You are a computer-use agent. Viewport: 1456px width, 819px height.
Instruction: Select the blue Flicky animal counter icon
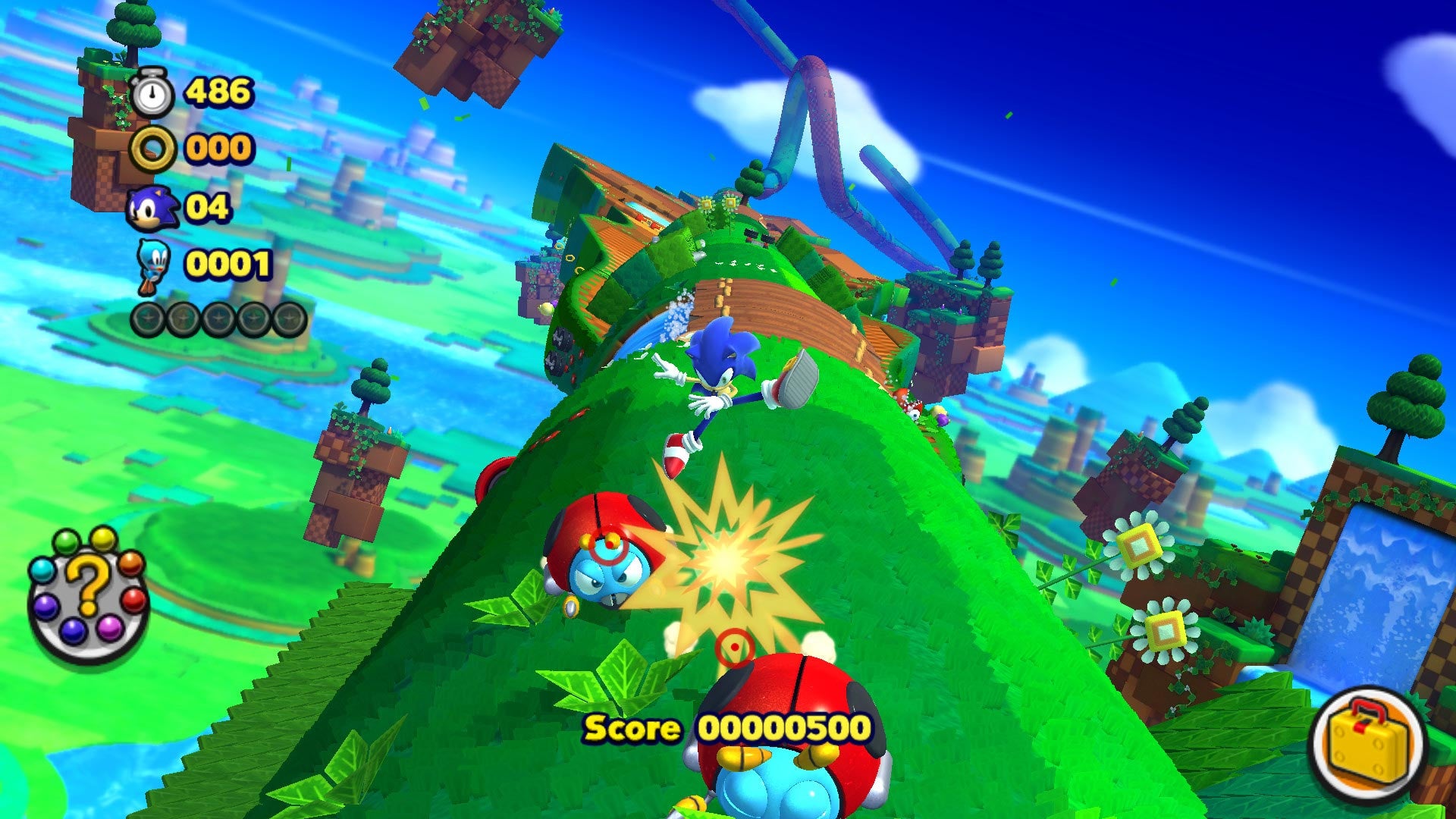point(154,264)
